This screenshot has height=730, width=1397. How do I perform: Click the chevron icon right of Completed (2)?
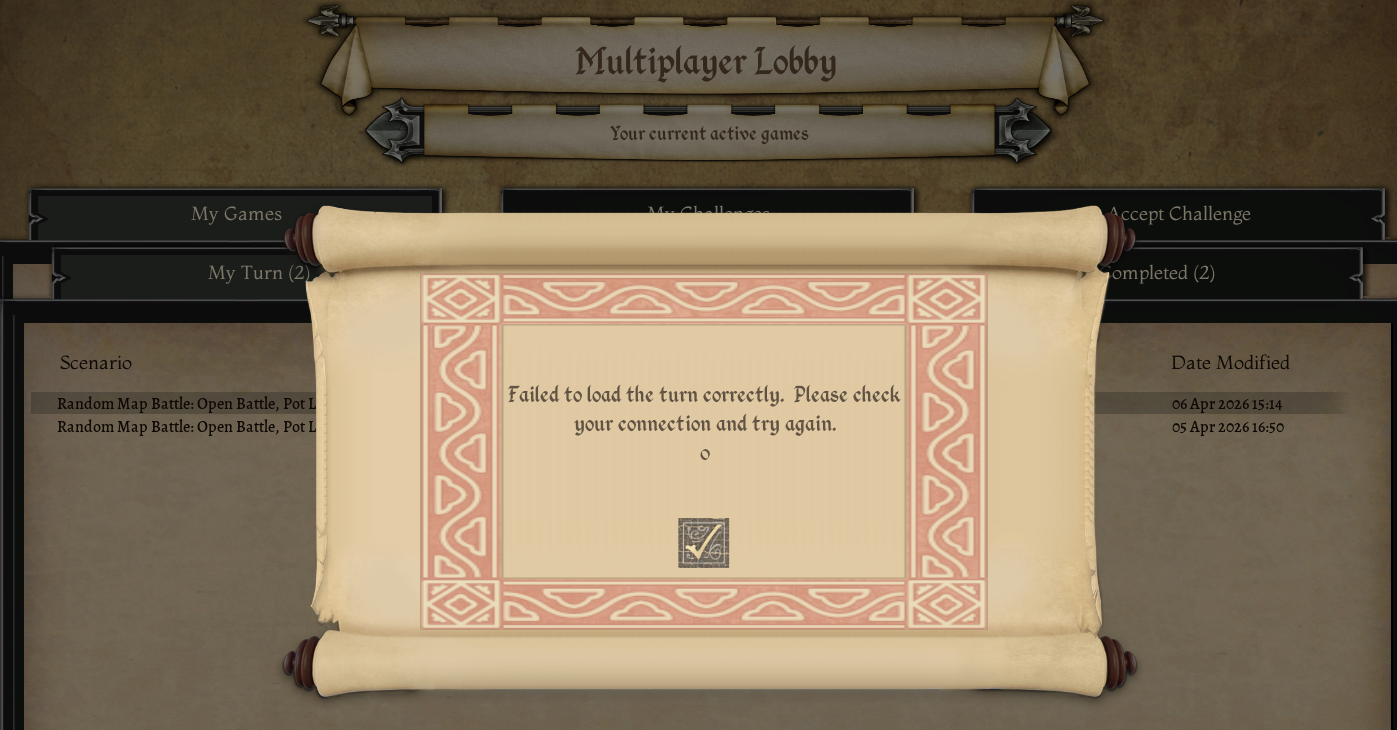point(1358,278)
